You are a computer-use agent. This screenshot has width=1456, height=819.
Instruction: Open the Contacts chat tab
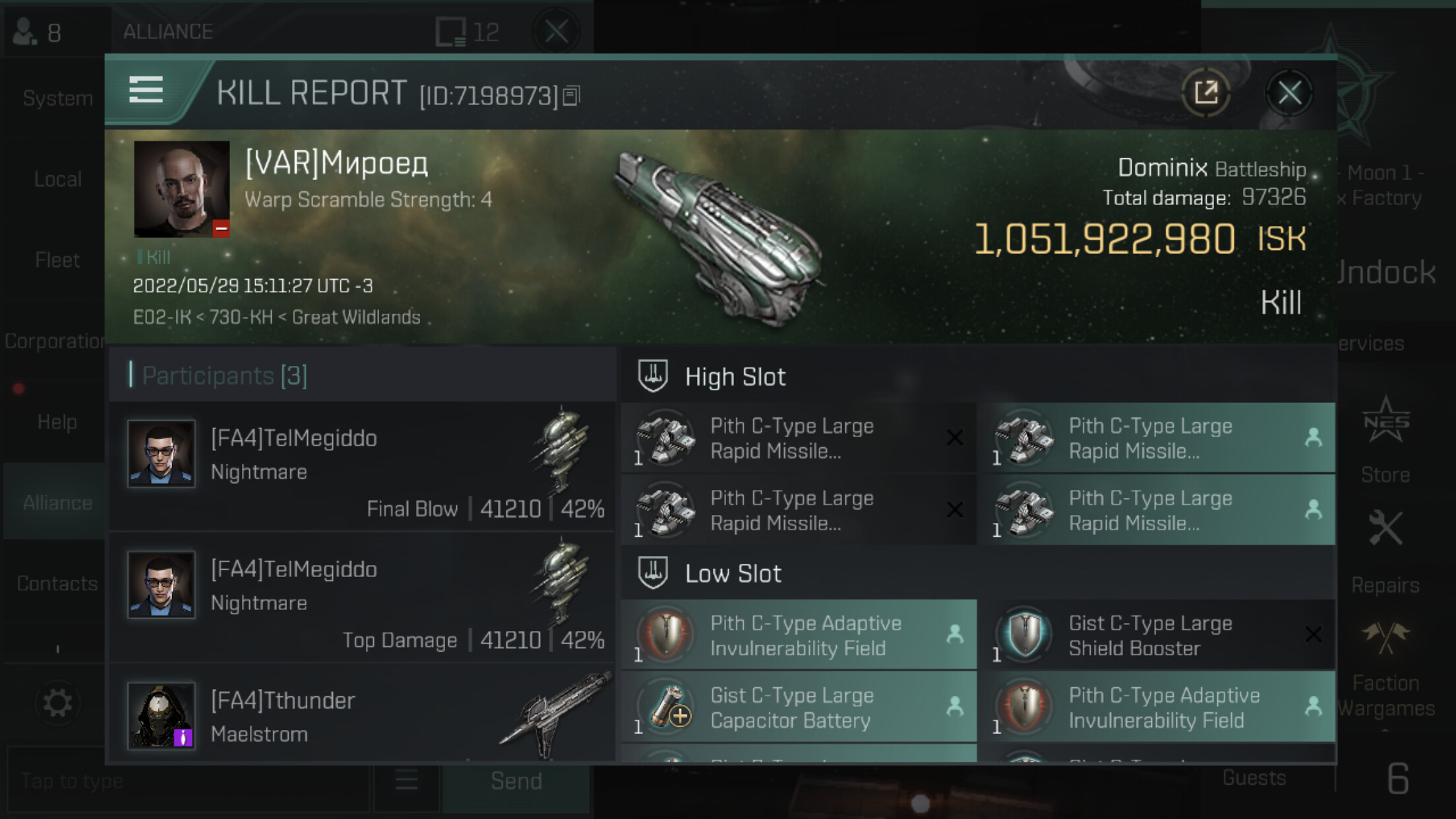tap(57, 584)
